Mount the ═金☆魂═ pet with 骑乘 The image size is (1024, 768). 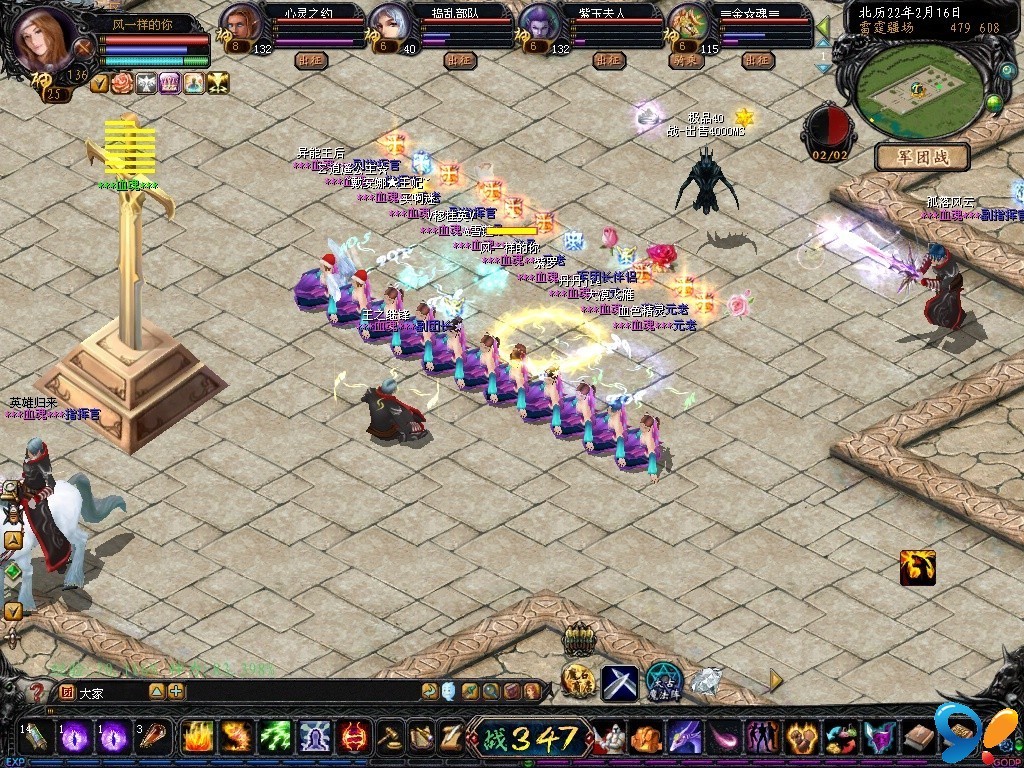[686, 60]
